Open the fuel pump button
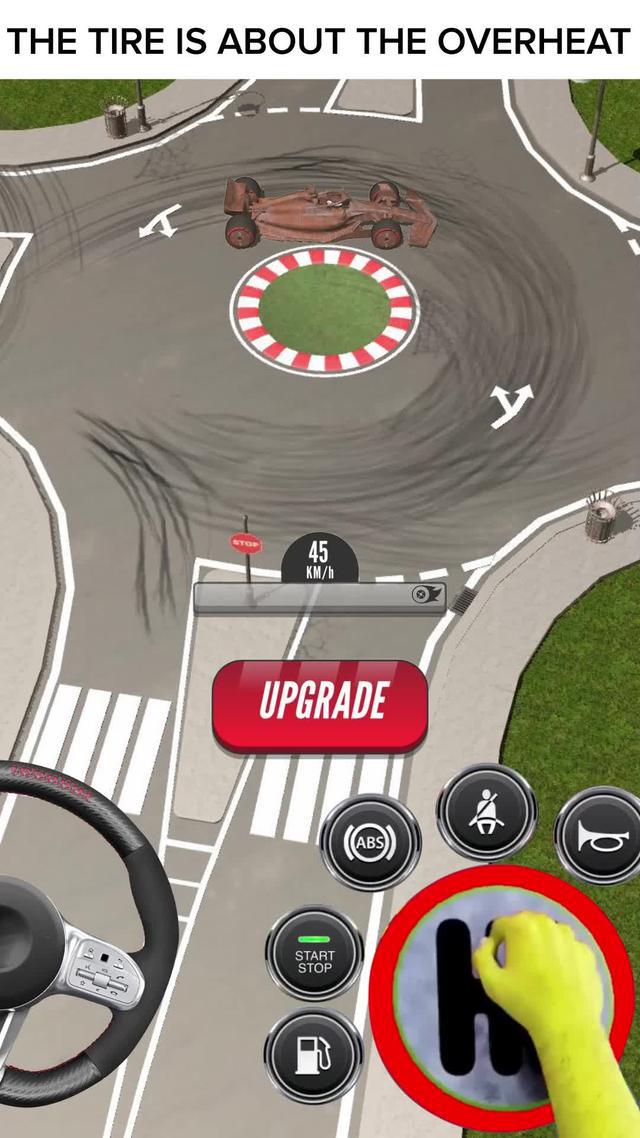 (x=313, y=1055)
